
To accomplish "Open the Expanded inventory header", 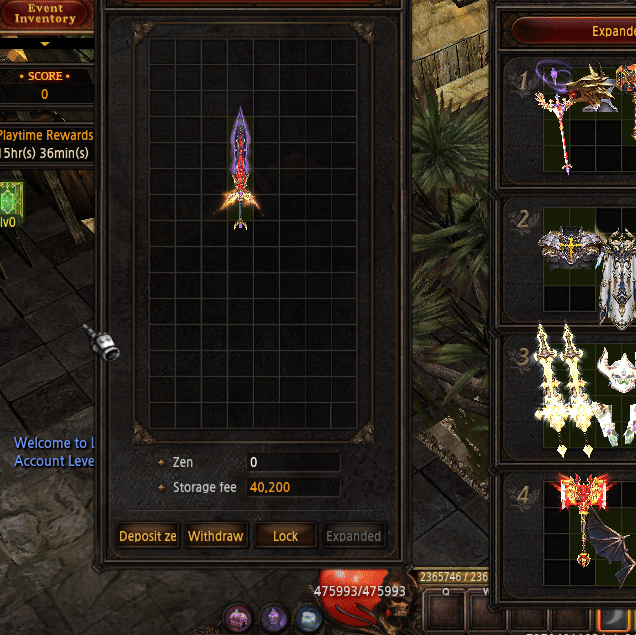I will pos(600,31).
